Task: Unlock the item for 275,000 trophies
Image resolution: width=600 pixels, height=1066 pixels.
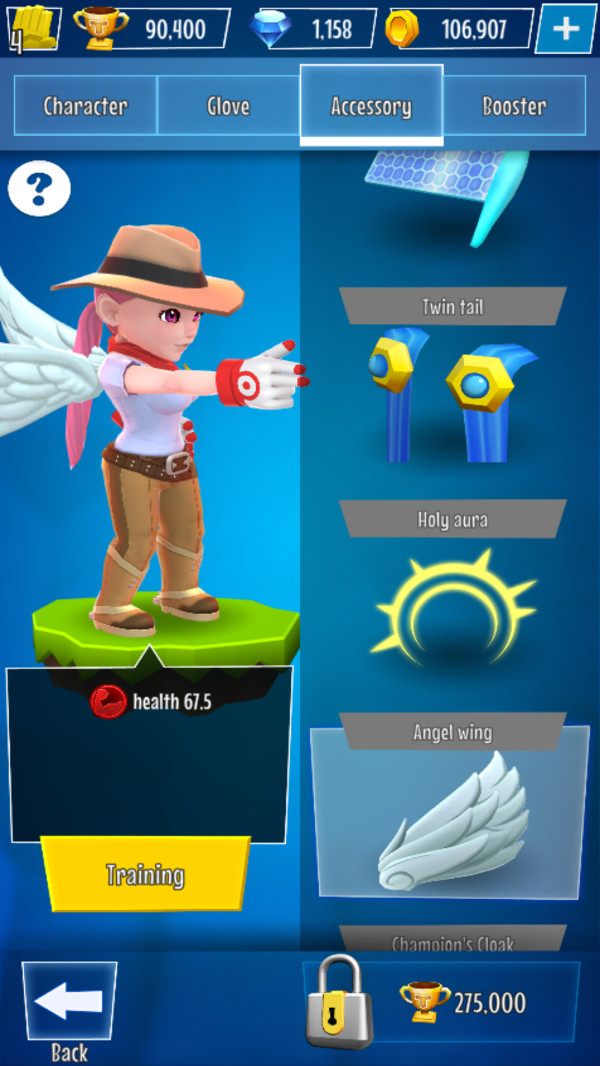Action: 442,1002
